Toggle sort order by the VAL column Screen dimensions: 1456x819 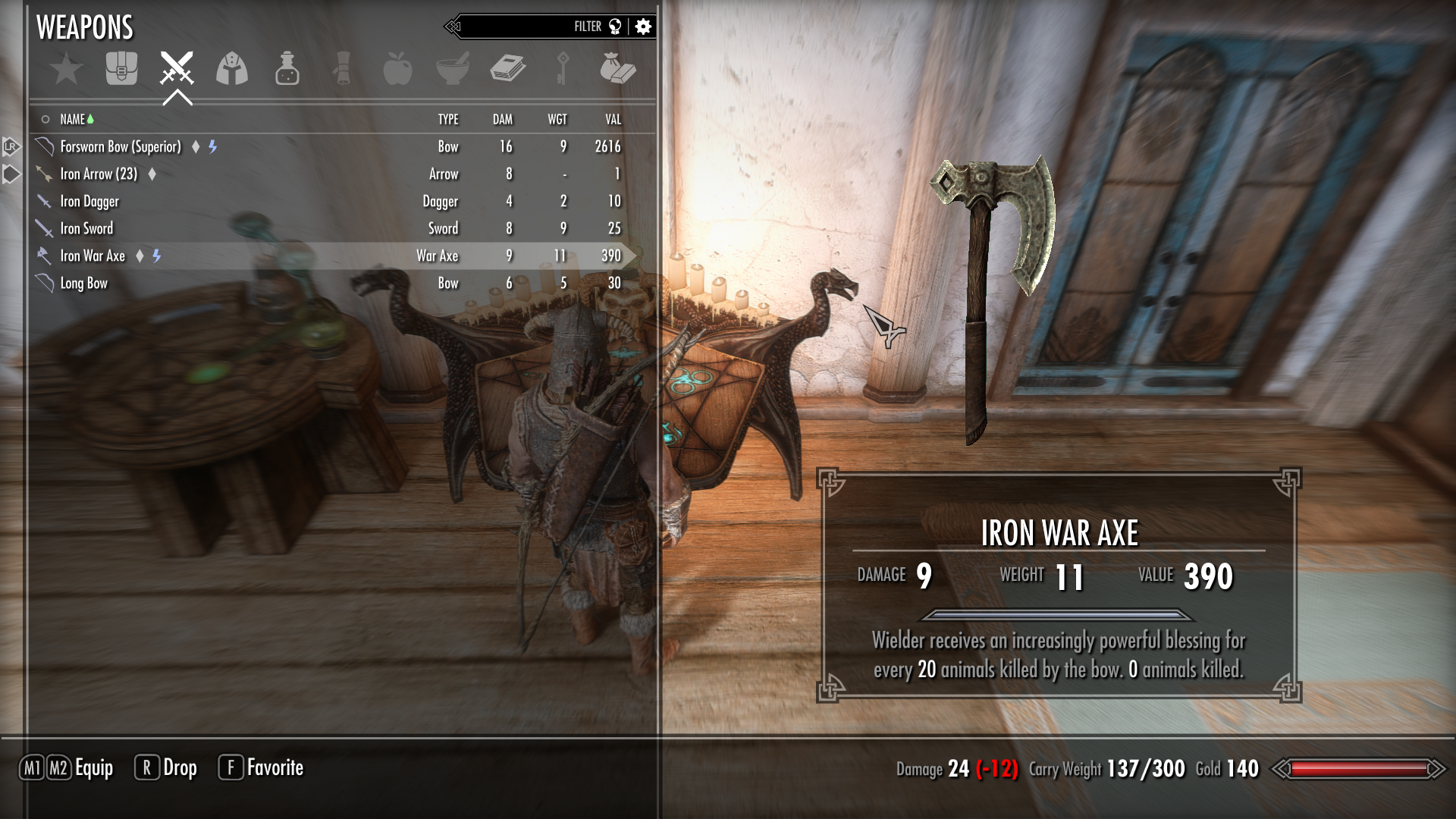point(612,119)
